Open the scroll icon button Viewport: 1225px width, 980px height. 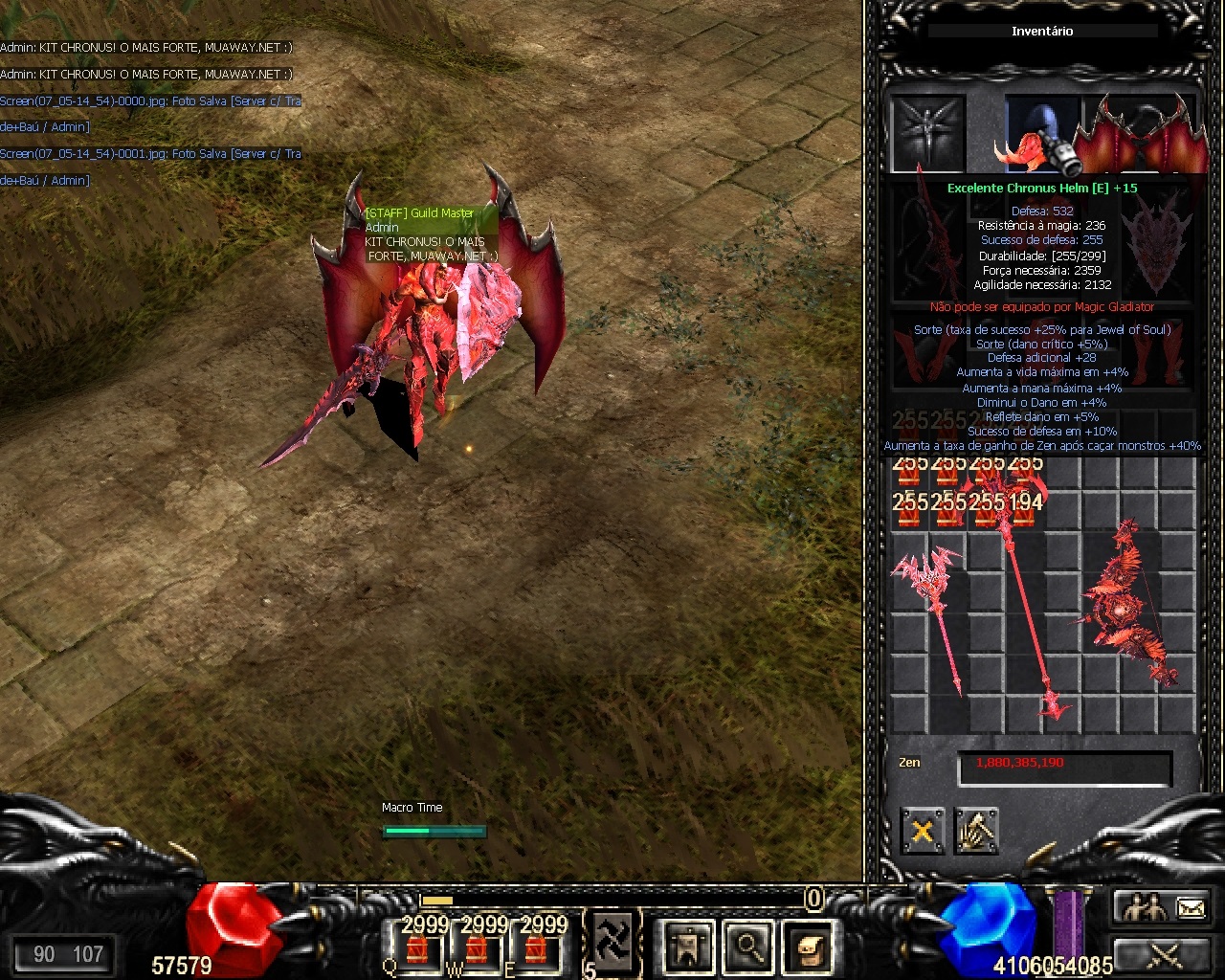[809, 947]
